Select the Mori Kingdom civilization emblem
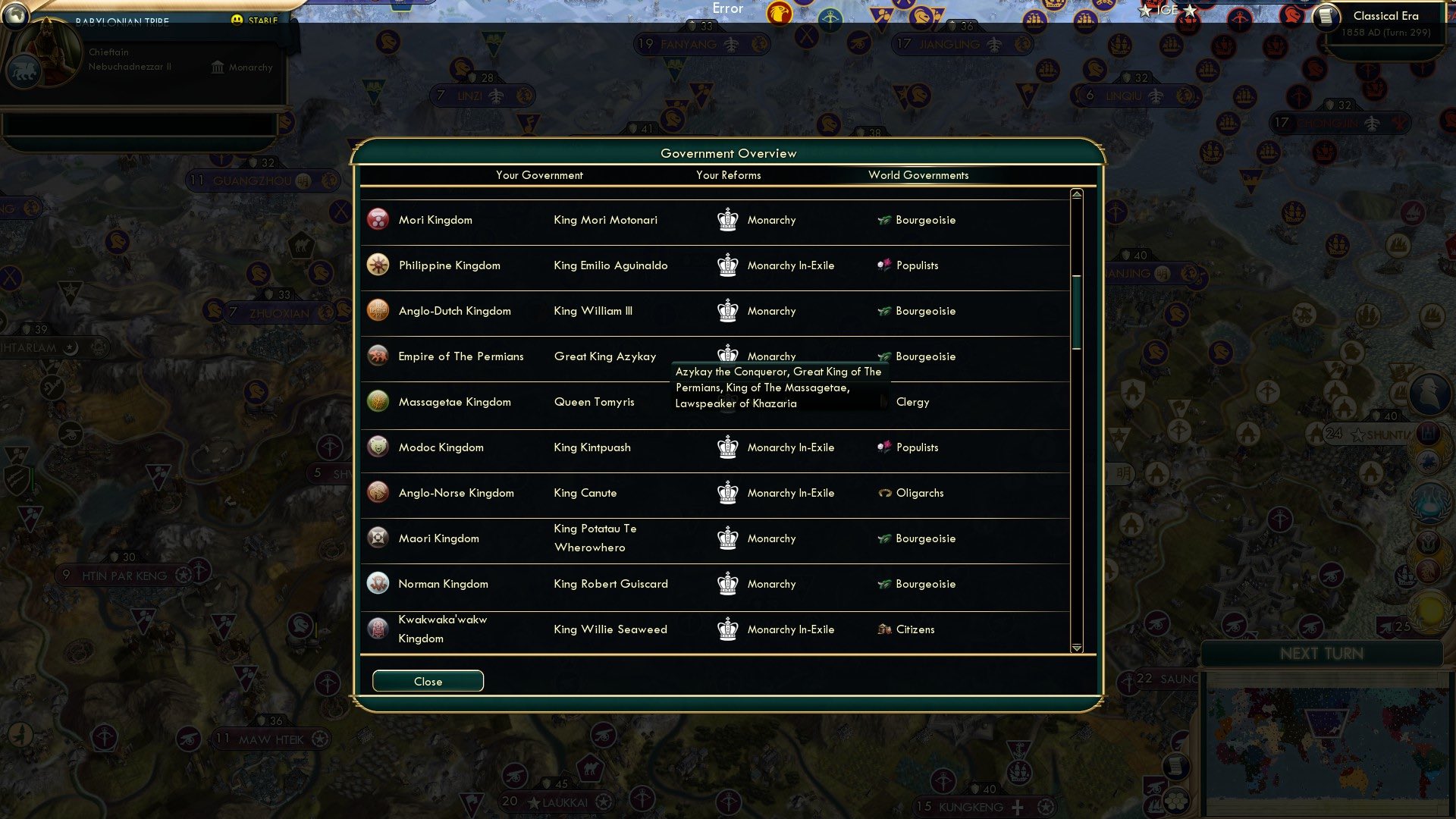Screen dimensions: 1456x819 pyautogui.click(x=377, y=220)
